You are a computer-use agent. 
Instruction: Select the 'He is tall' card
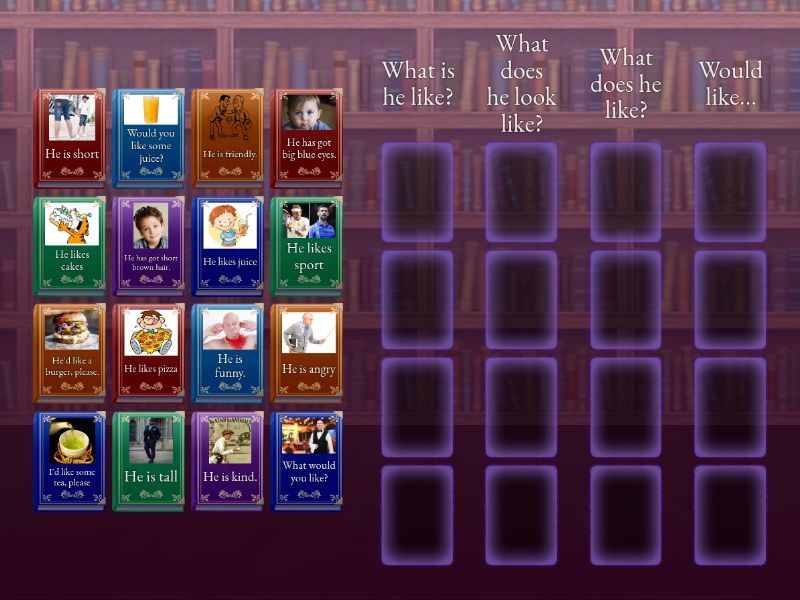pos(150,461)
